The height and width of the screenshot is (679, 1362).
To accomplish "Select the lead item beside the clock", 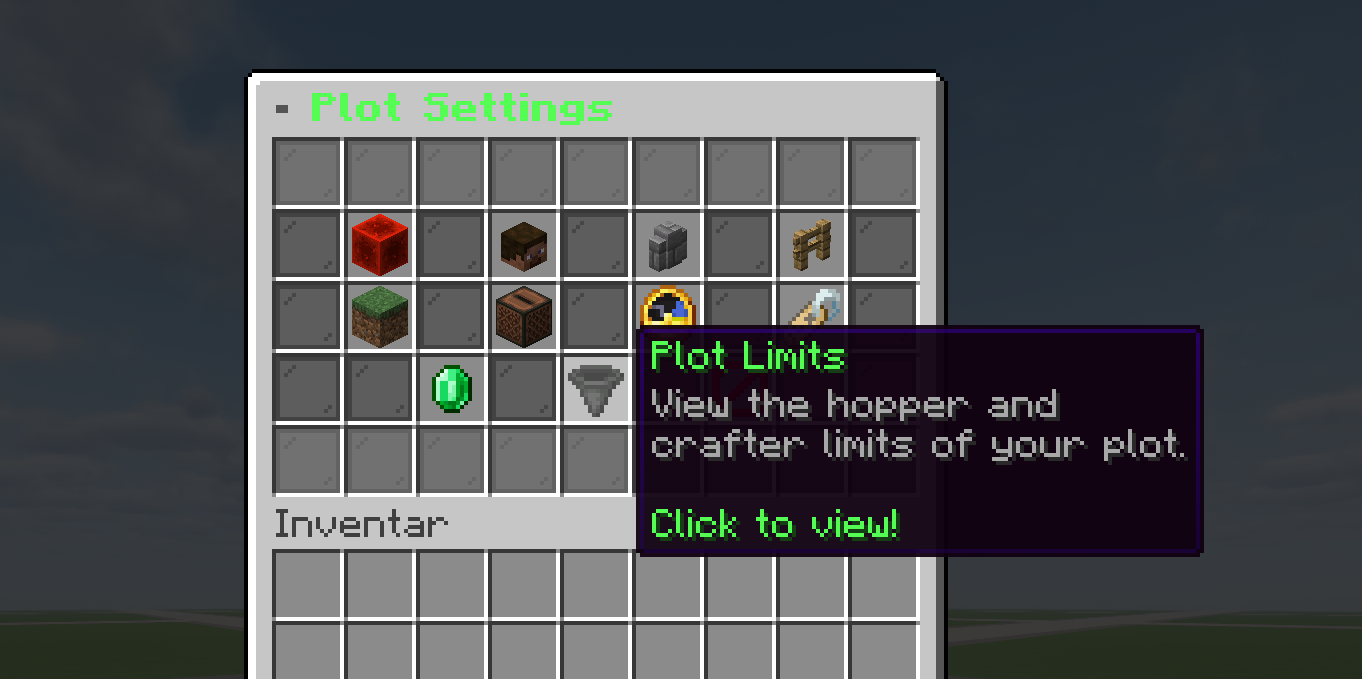I will (812, 306).
